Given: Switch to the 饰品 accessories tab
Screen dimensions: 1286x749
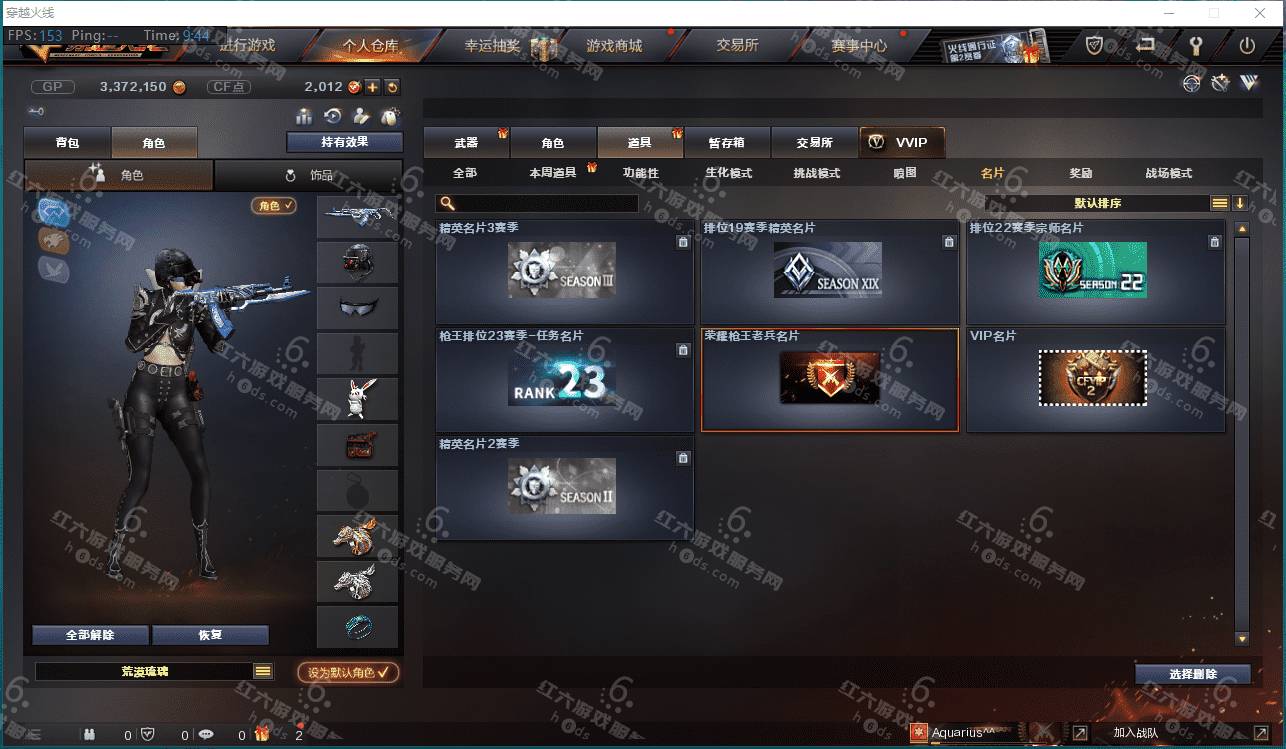Looking at the screenshot, I should click(309, 175).
